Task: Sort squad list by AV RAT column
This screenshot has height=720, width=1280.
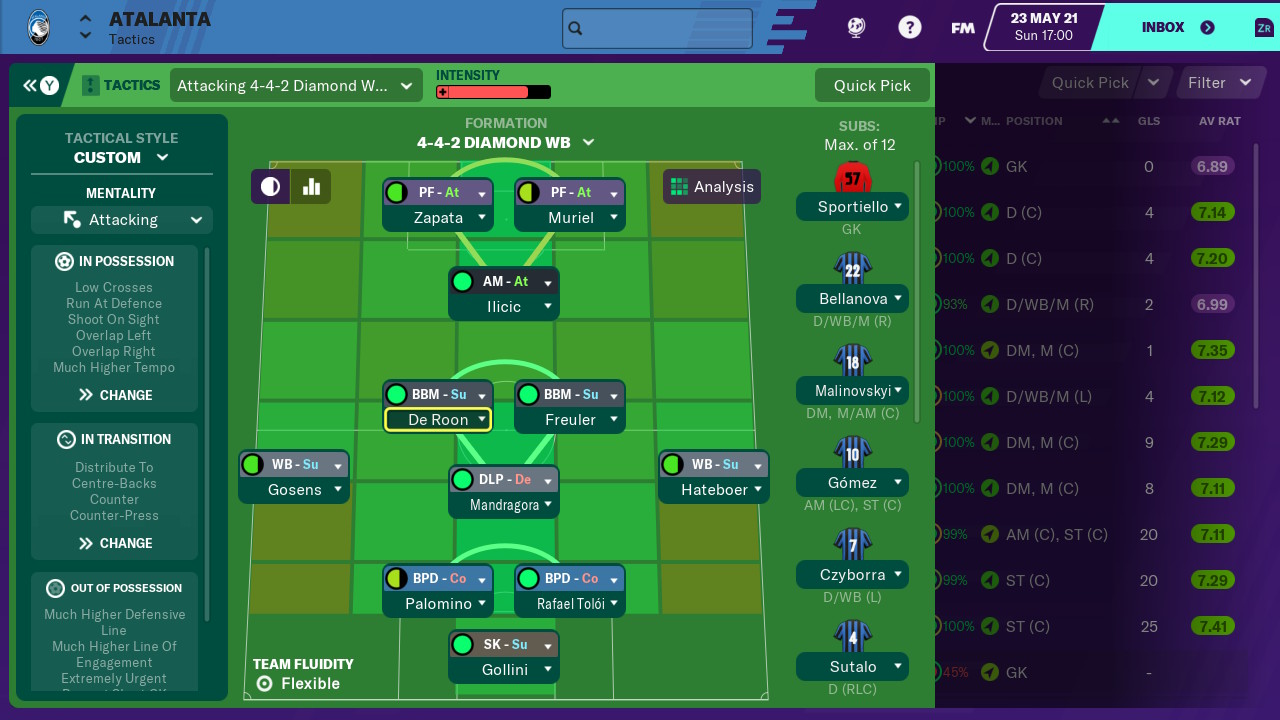Action: click(1219, 121)
